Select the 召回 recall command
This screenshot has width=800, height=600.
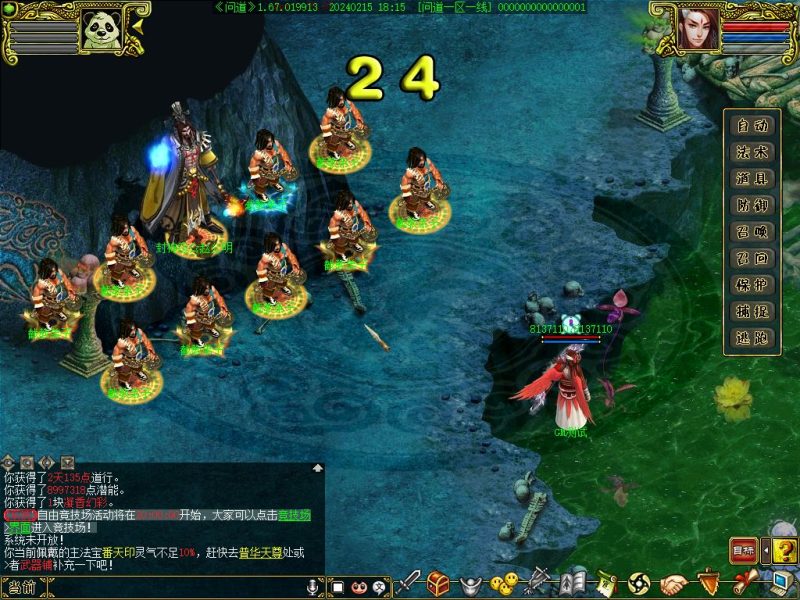752,258
